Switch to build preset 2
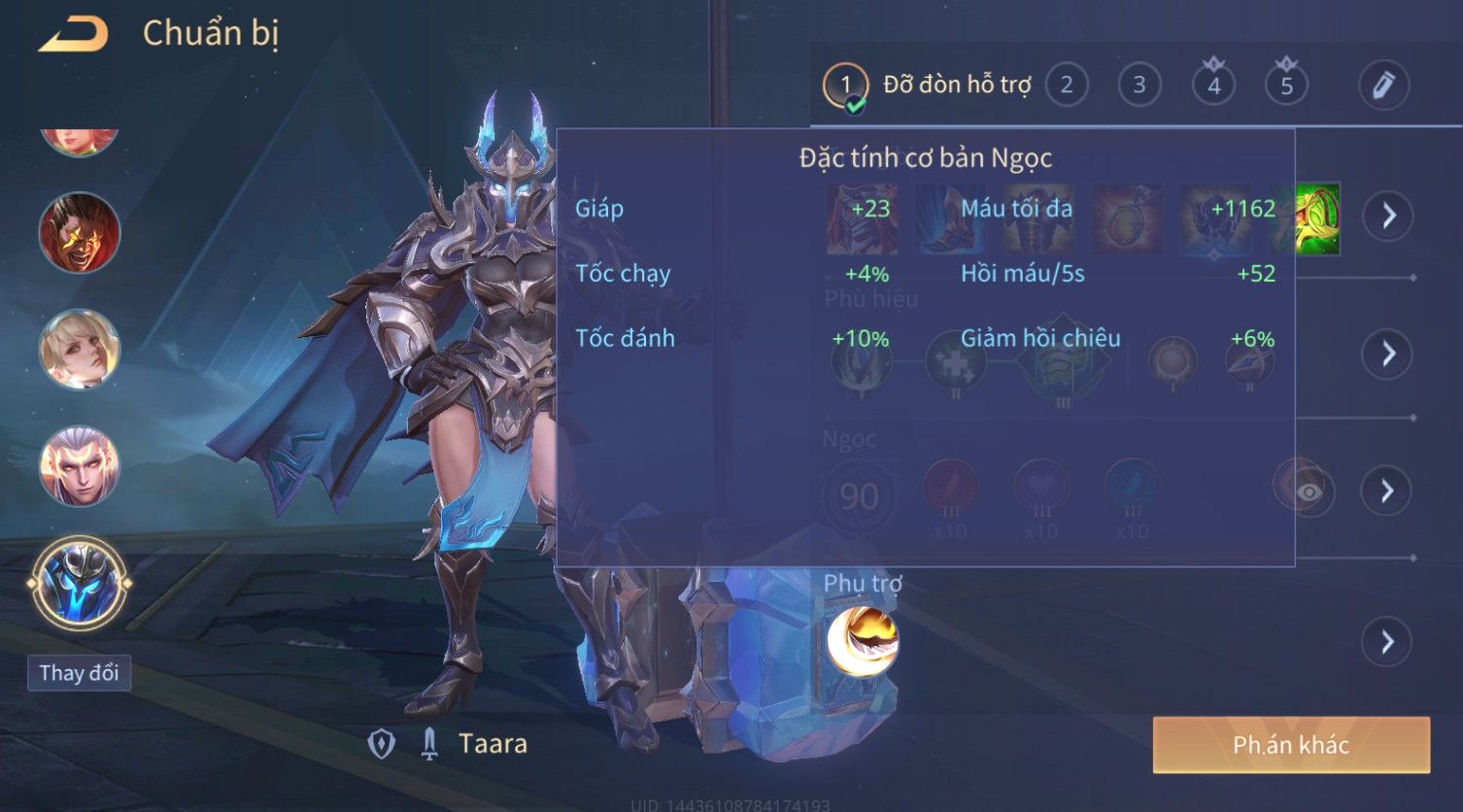1463x812 pixels. click(x=1067, y=85)
